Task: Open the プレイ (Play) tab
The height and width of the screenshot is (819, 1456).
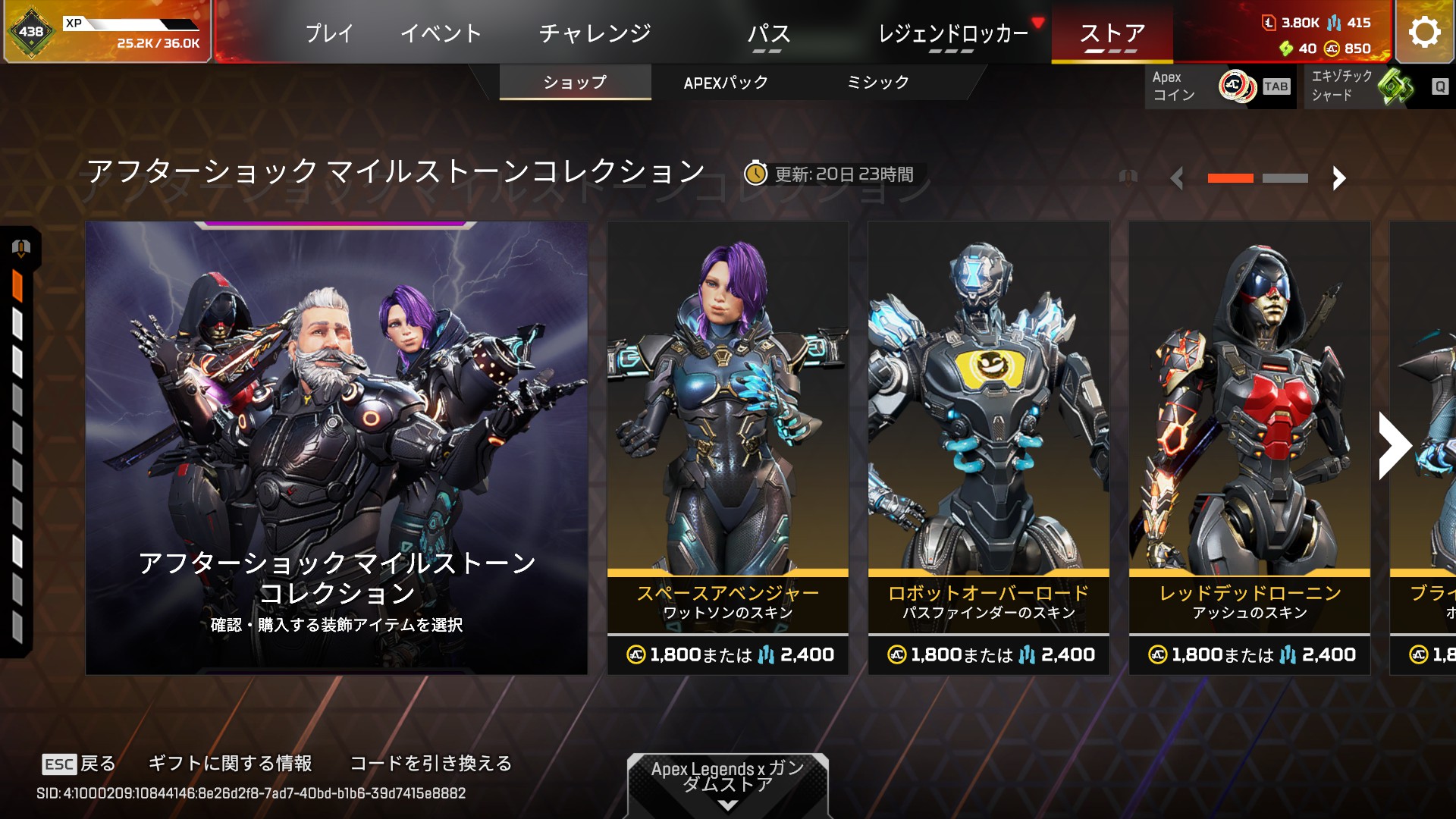Action: (x=329, y=33)
